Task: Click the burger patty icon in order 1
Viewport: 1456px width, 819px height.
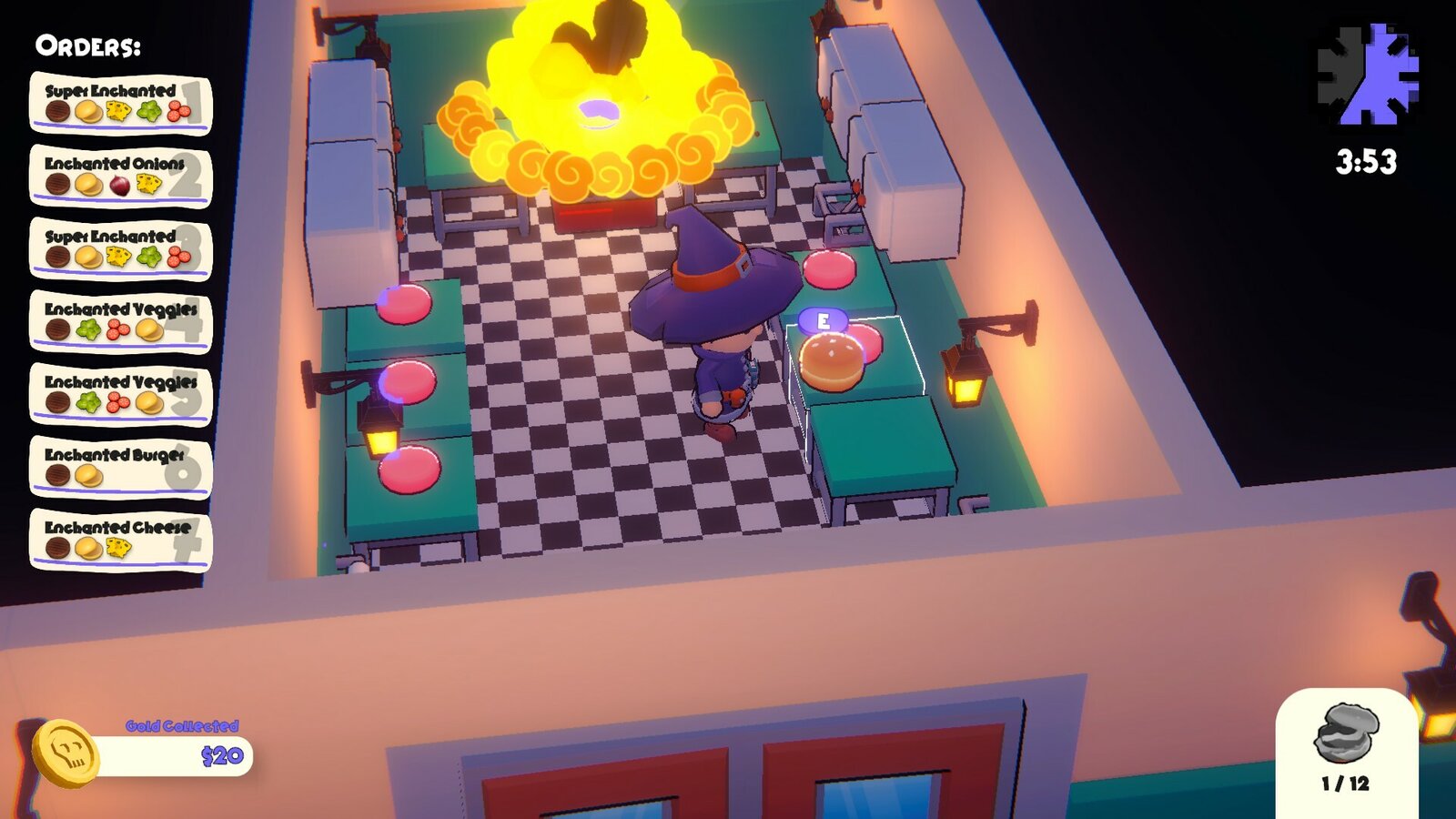Action: coord(56,112)
